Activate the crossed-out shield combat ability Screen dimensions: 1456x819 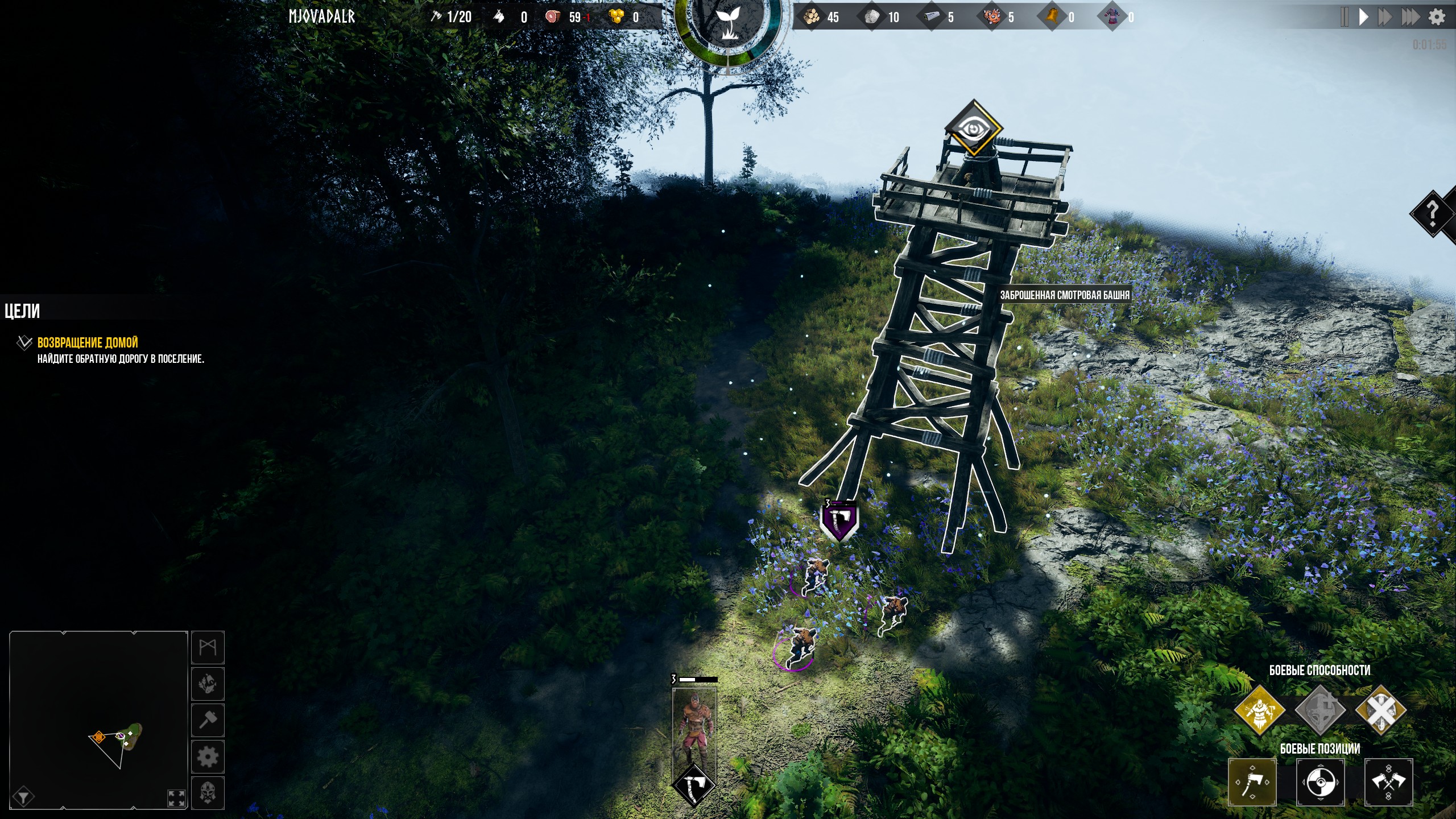pos(1380,710)
